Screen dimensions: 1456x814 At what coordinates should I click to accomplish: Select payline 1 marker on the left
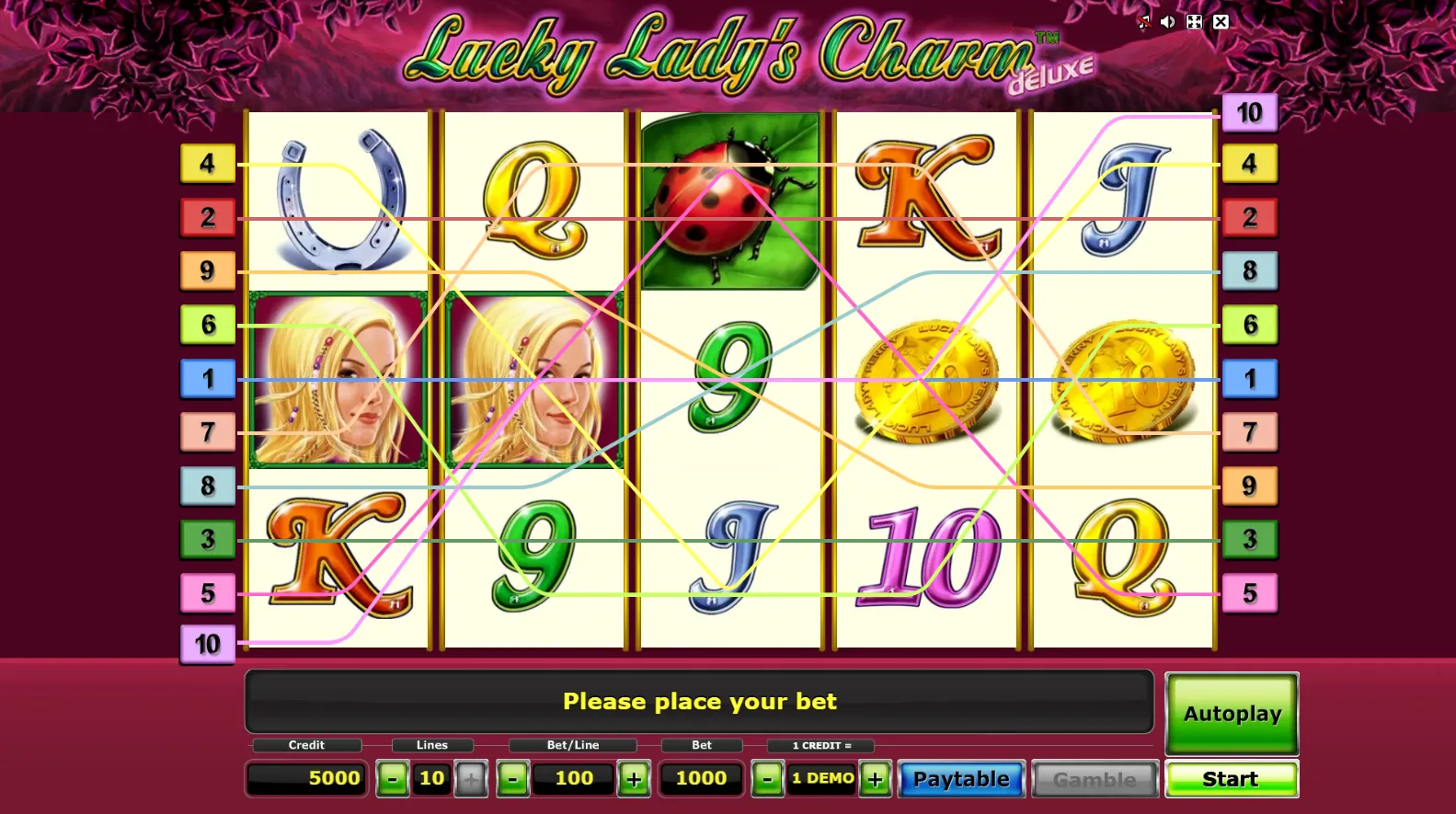tap(208, 378)
